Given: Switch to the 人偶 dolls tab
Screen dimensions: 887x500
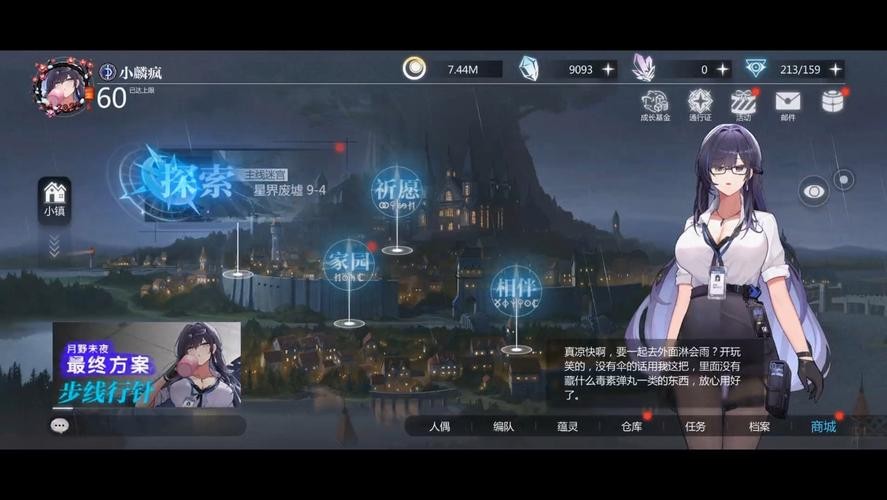Looking at the screenshot, I should coord(440,426).
